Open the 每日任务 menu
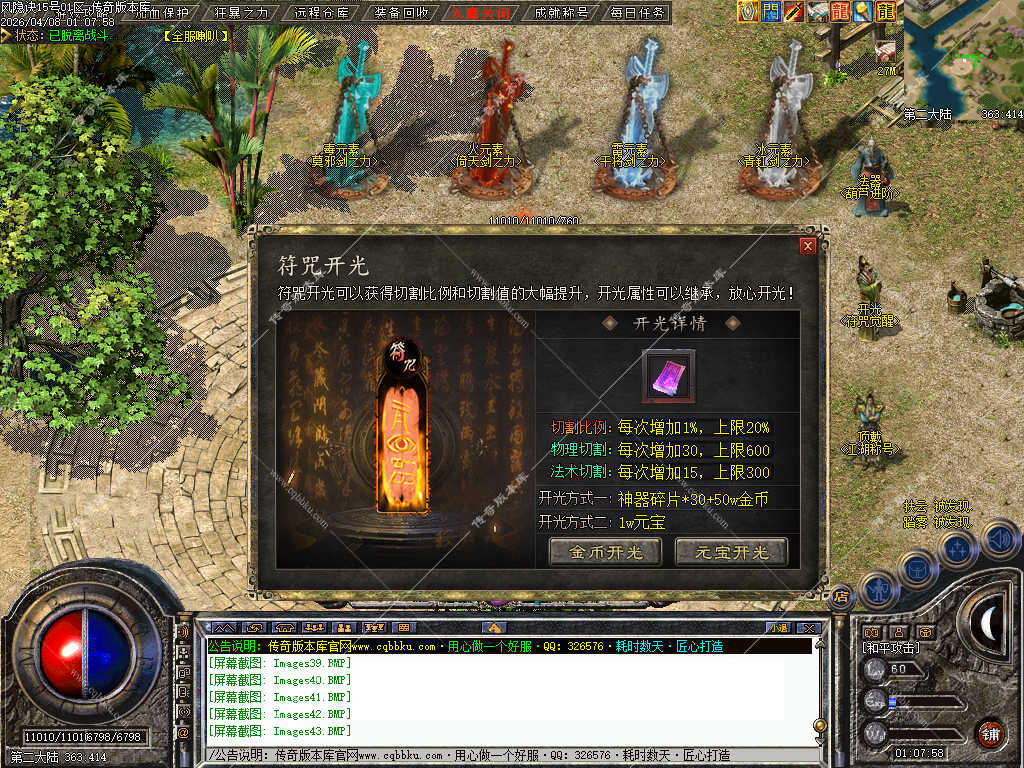The height and width of the screenshot is (768, 1024). pos(640,13)
